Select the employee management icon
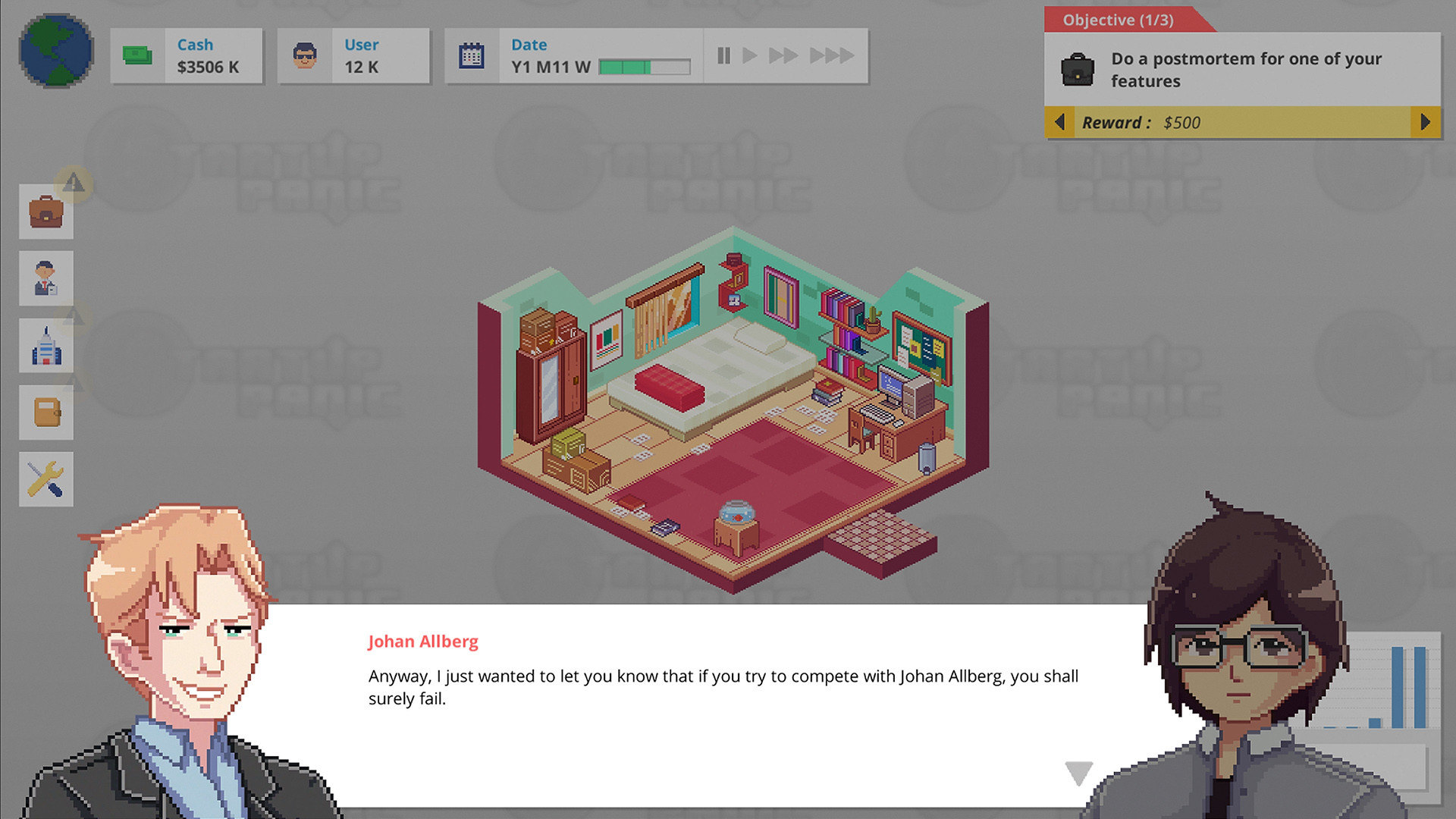This screenshot has width=1456, height=819. pyautogui.click(x=45, y=278)
